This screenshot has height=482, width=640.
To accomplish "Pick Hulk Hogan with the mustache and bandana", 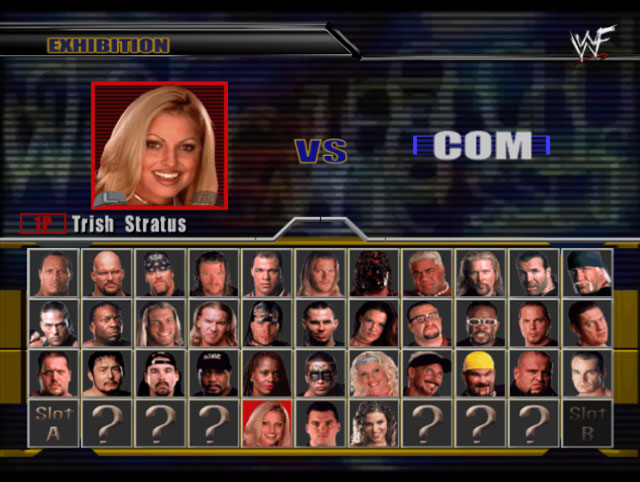I will (587, 273).
